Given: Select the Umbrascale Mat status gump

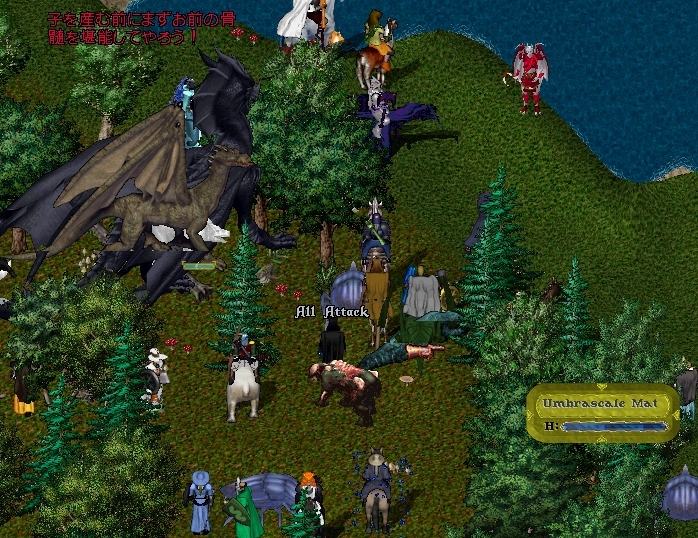Looking at the screenshot, I should pos(601,413).
